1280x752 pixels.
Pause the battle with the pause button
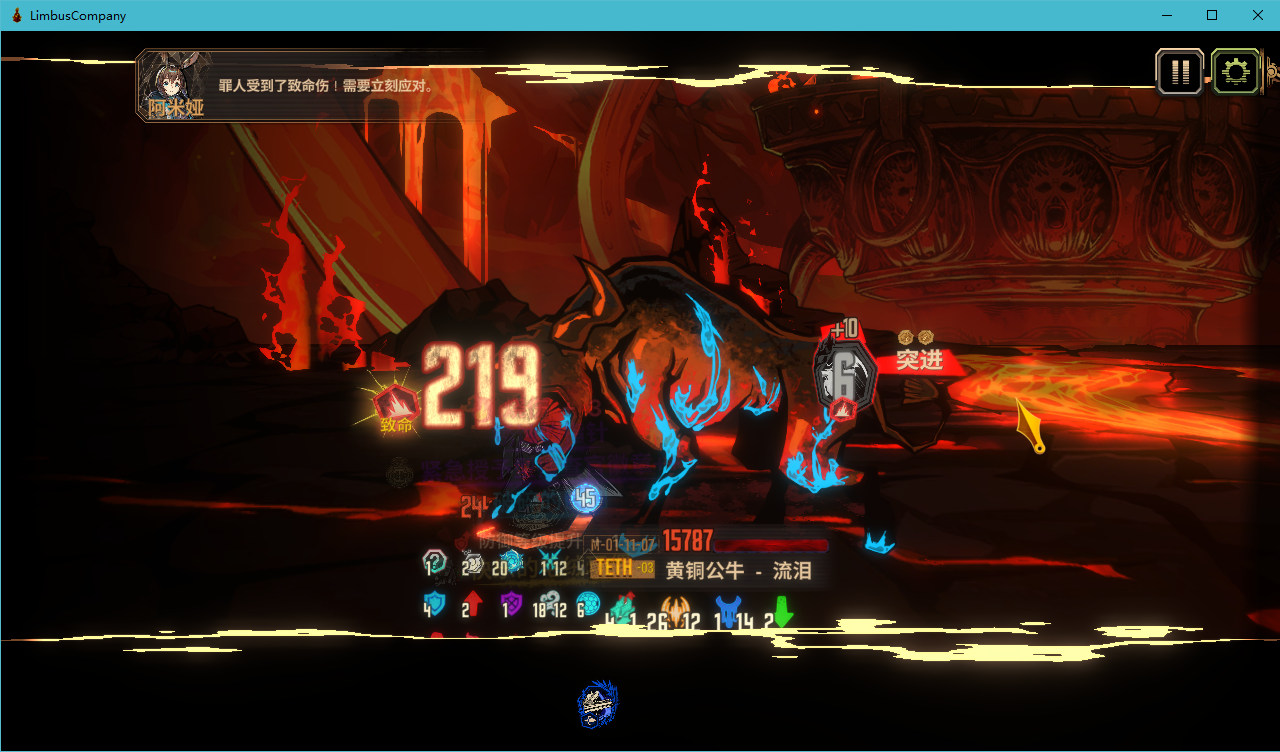1180,72
